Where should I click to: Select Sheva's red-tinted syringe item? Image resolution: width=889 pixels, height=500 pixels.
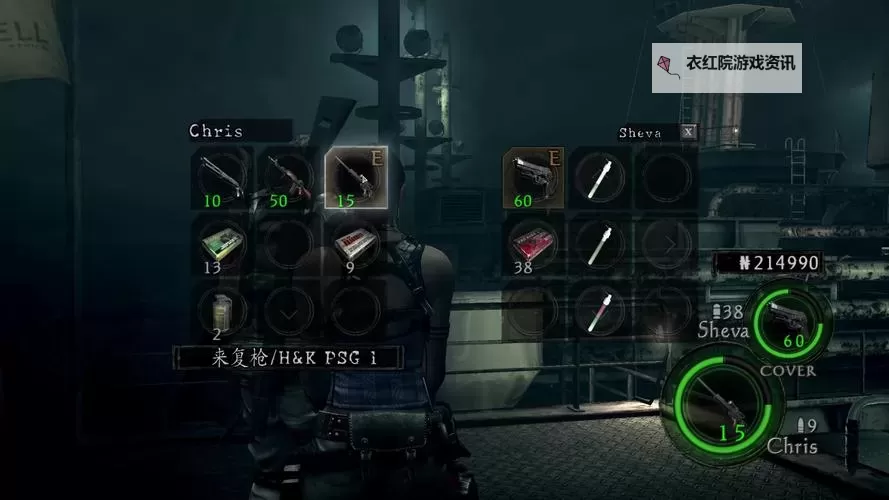(x=599, y=308)
